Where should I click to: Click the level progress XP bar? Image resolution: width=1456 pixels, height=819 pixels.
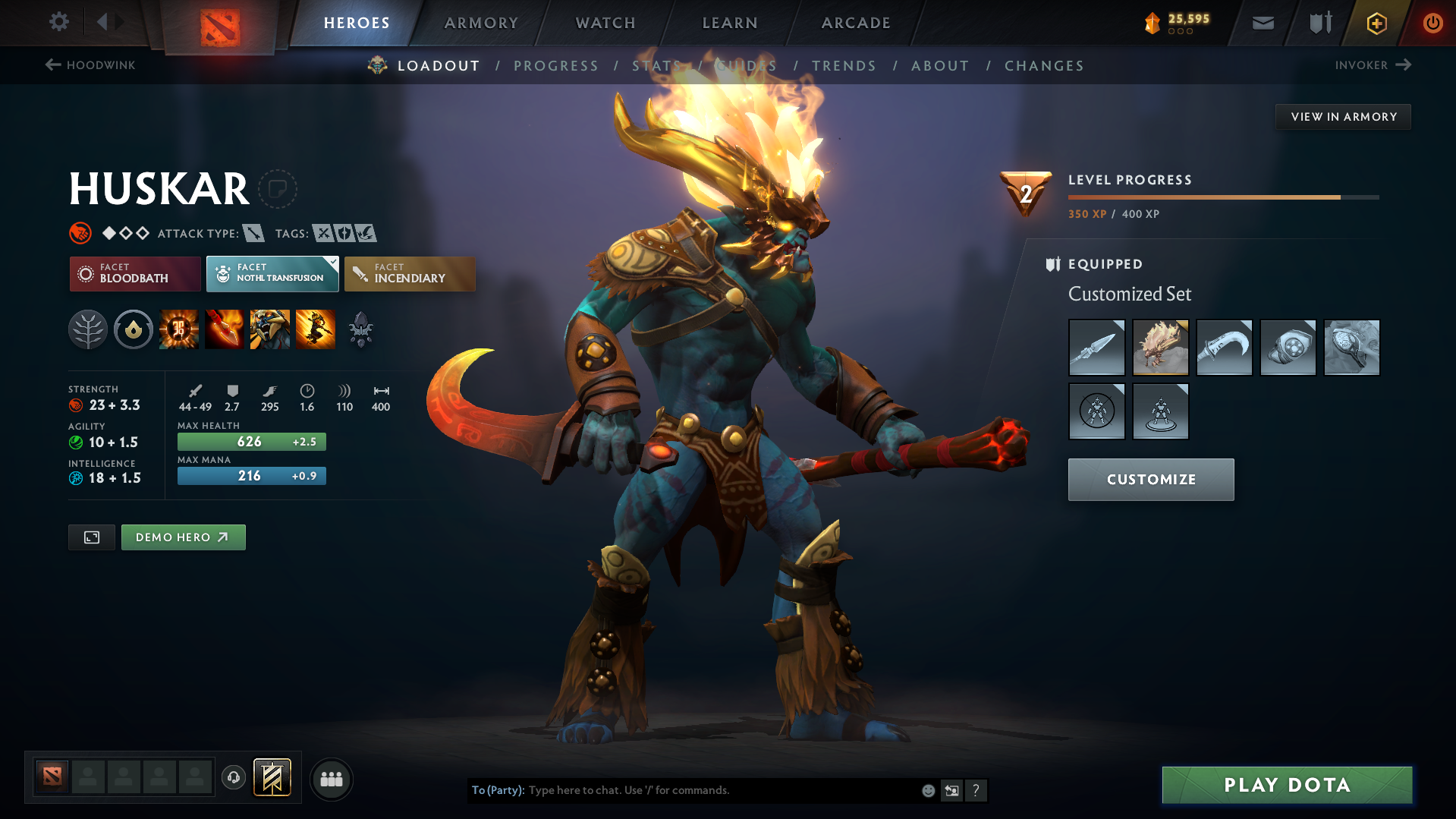(1222, 197)
